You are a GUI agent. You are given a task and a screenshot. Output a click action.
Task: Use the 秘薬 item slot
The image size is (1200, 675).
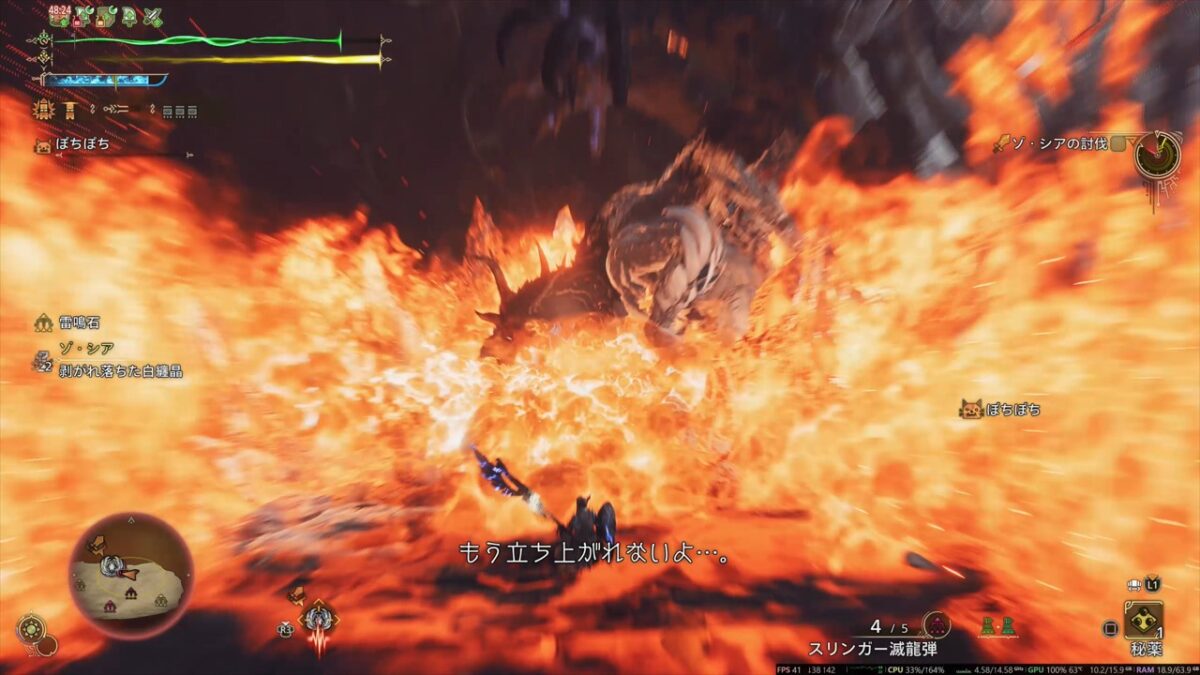1142,621
